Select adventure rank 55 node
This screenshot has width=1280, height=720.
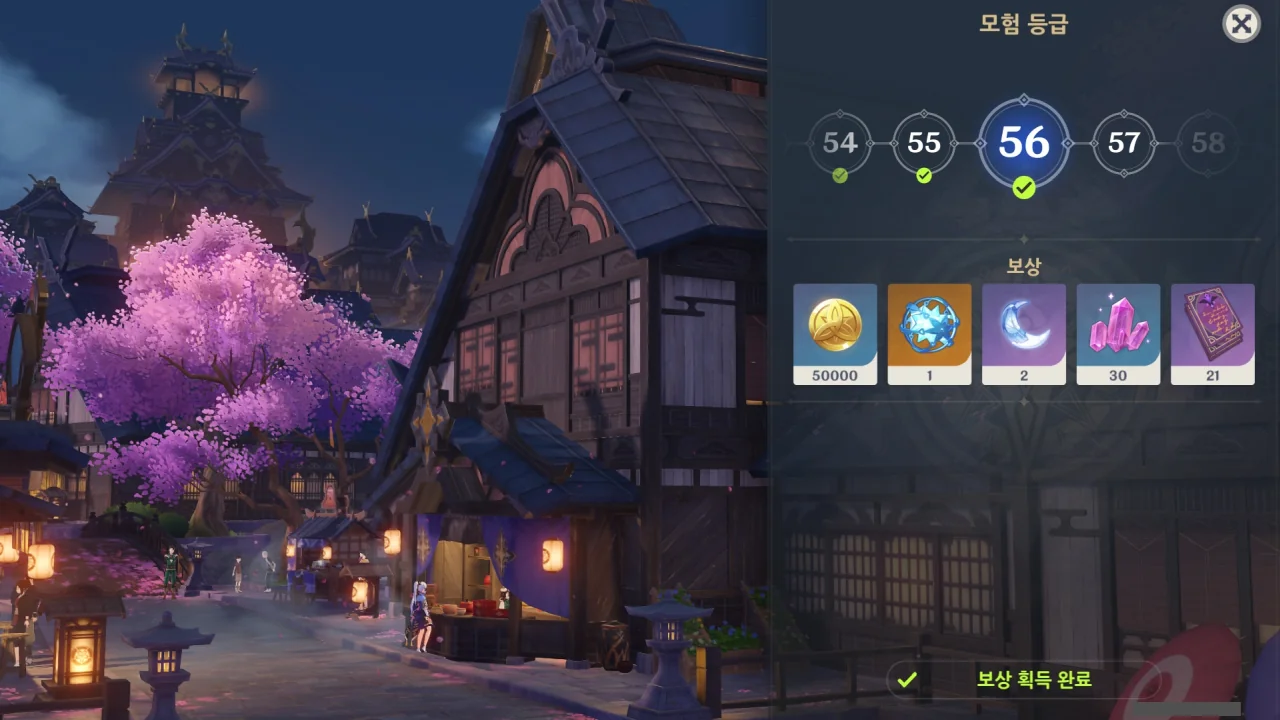[x=924, y=144]
